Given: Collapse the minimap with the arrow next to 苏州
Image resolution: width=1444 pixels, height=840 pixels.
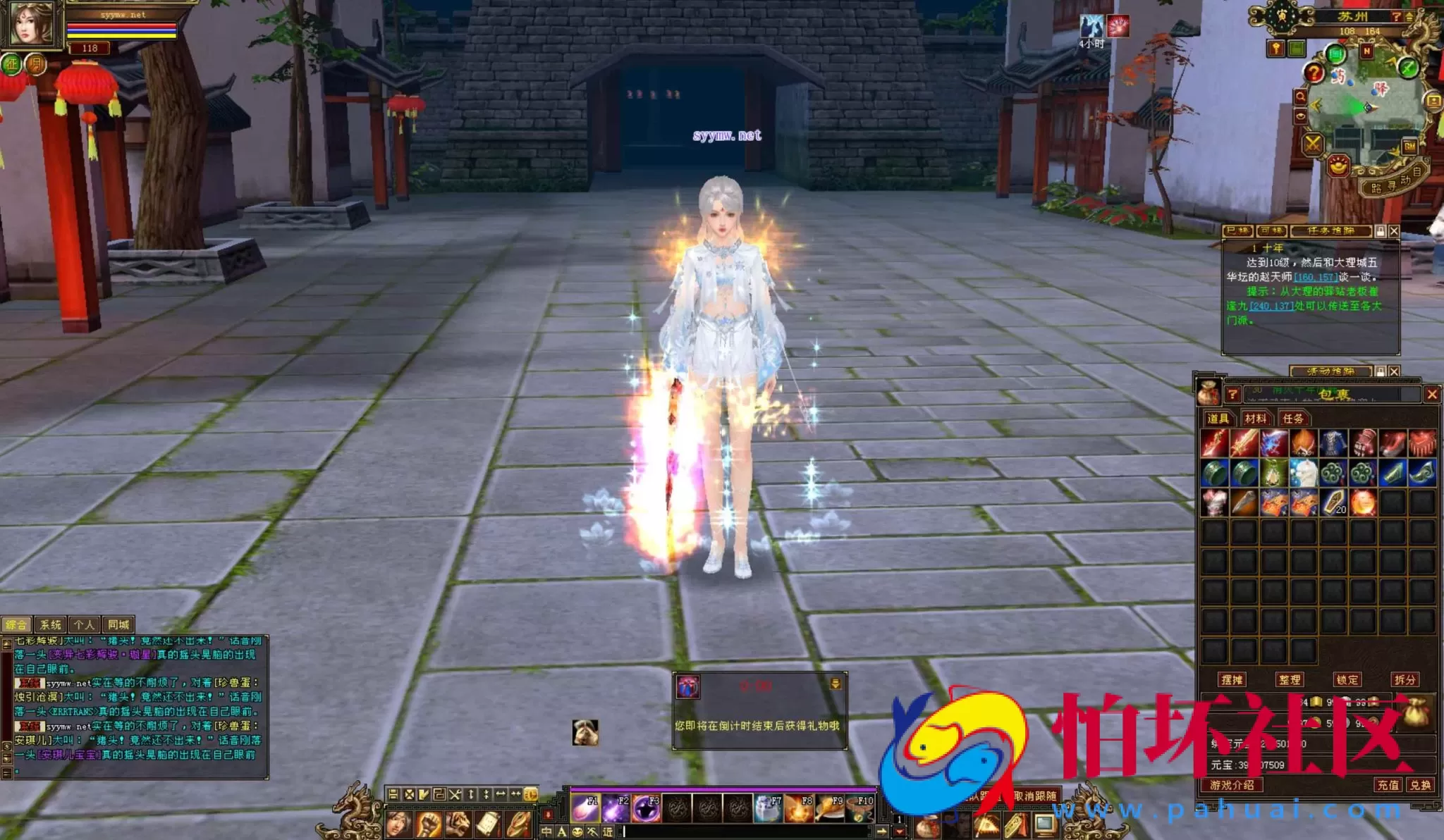Looking at the screenshot, I should (1410, 16).
